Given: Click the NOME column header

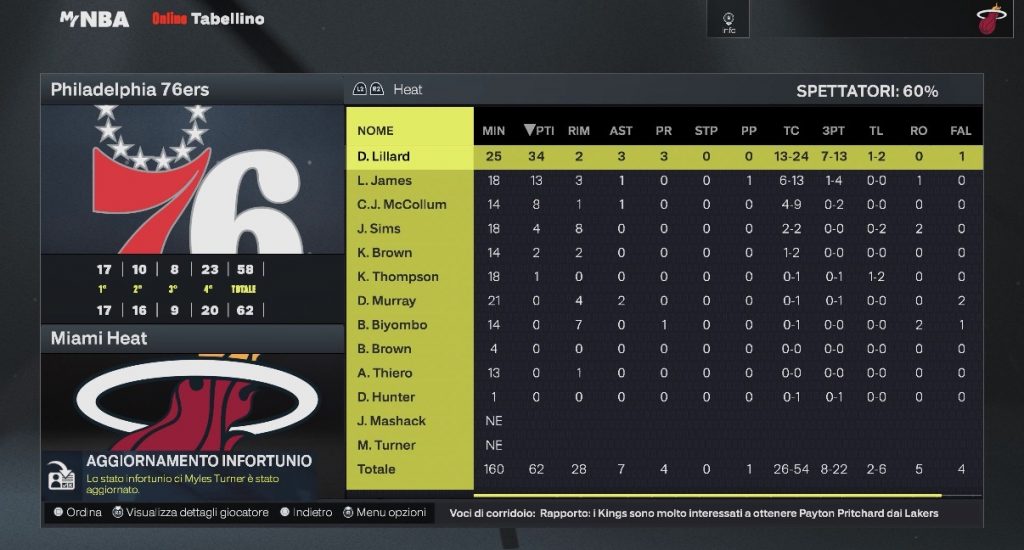Looking at the screenshot, I should (x=376, y=130).
